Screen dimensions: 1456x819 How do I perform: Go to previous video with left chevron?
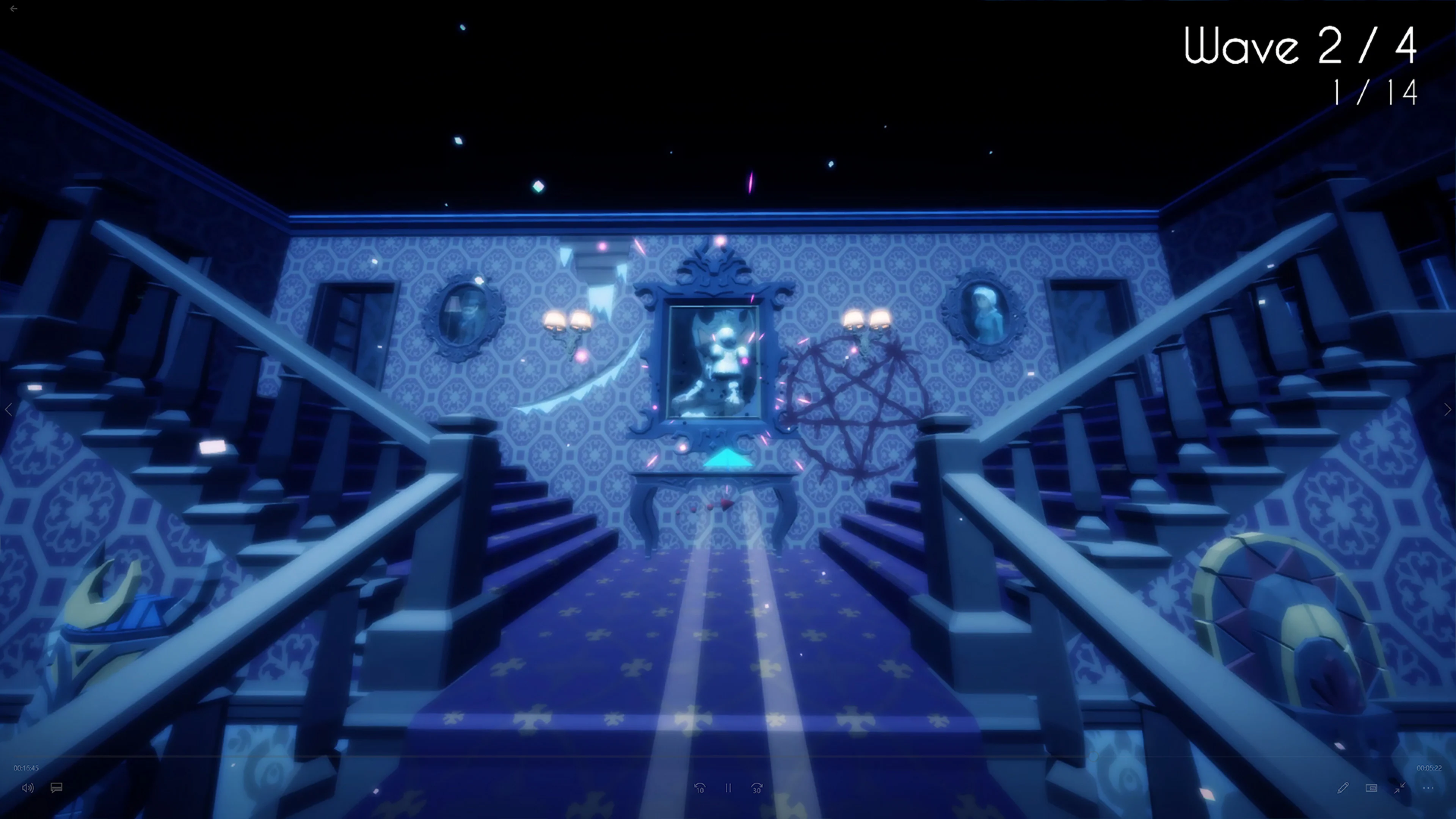9,409
